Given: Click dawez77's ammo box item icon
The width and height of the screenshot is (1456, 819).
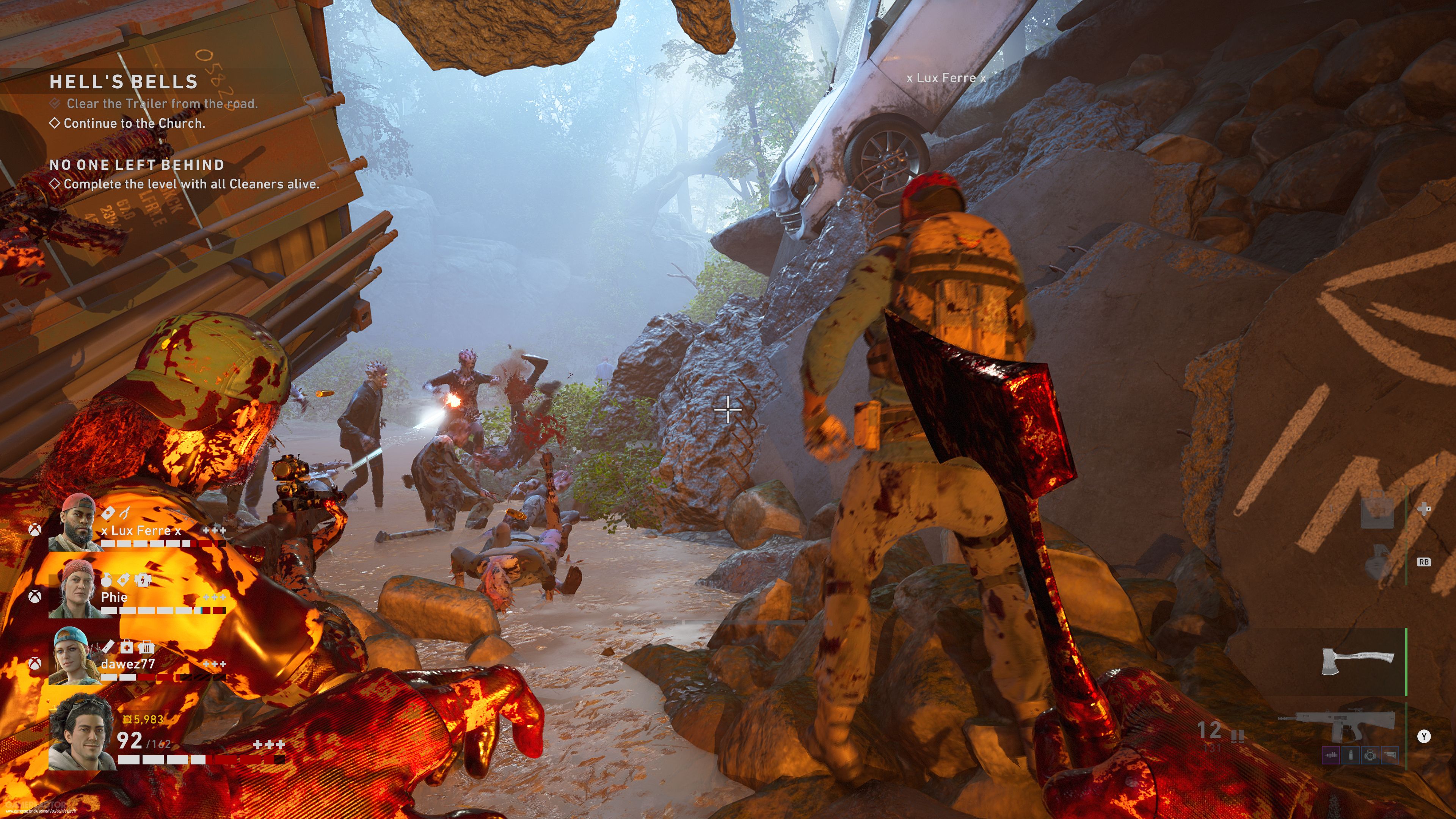Looking at the screenshot, I should click(146, 646).
